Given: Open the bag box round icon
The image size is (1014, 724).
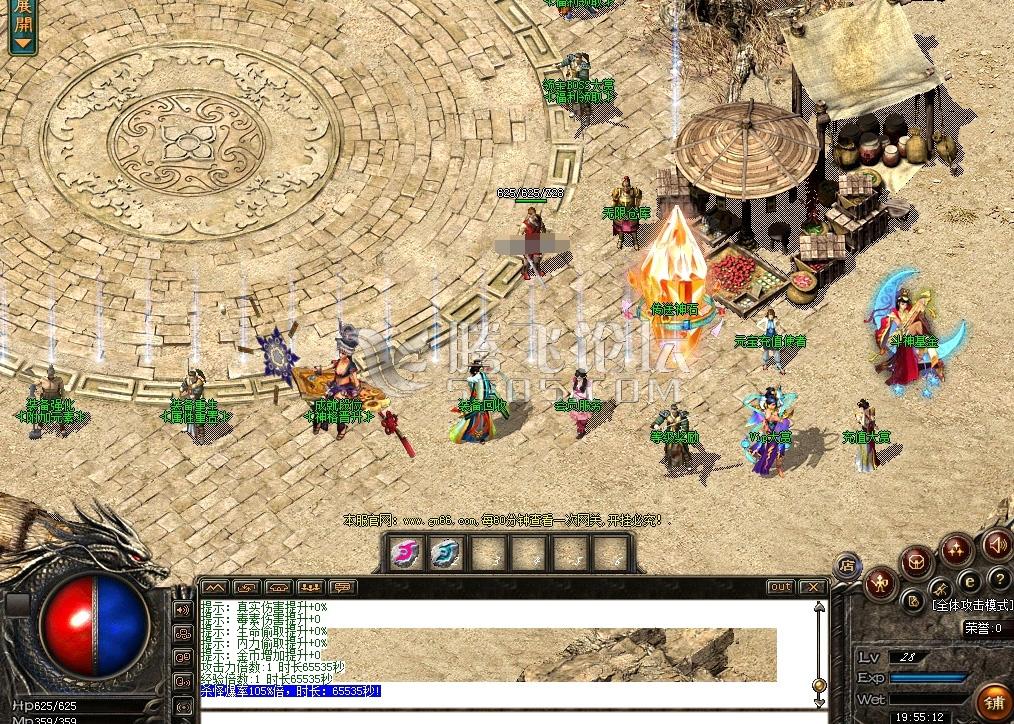Looking at the screenshot, I should coord(916,564).
